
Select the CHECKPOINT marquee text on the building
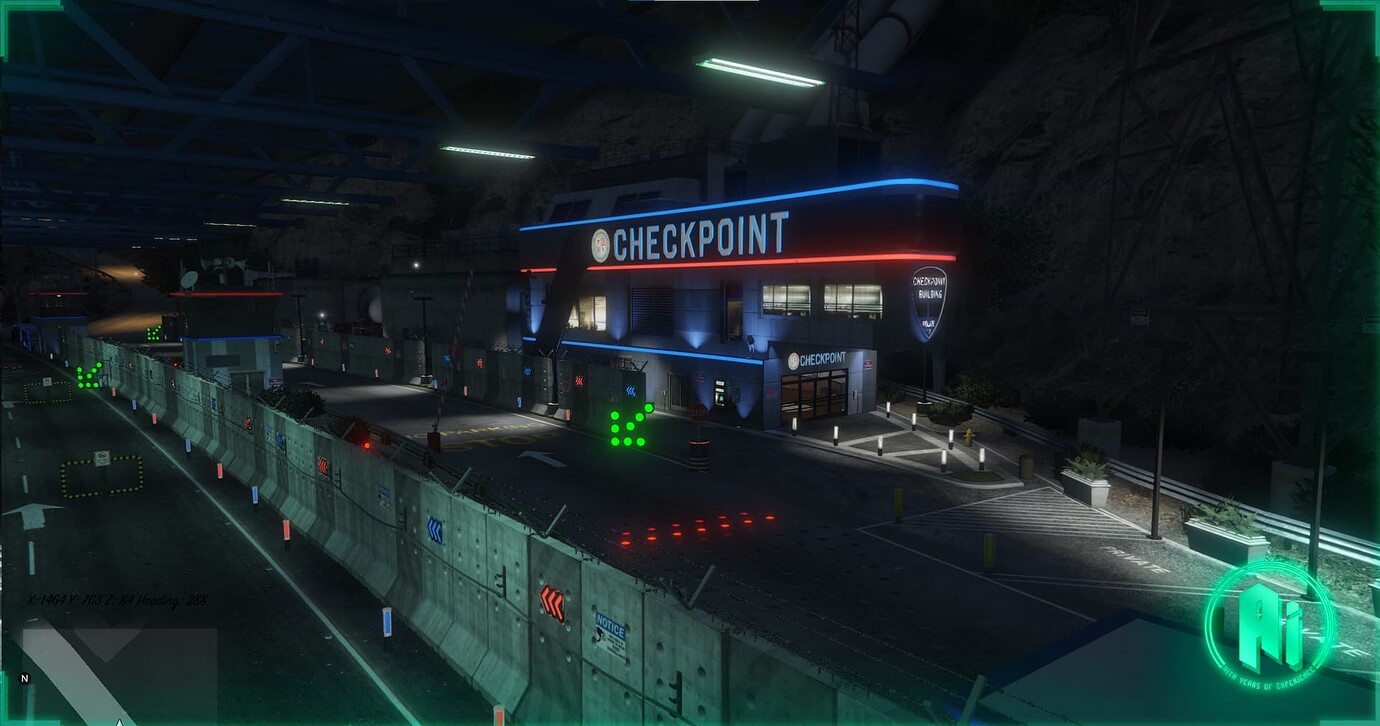tap(697, 239)
